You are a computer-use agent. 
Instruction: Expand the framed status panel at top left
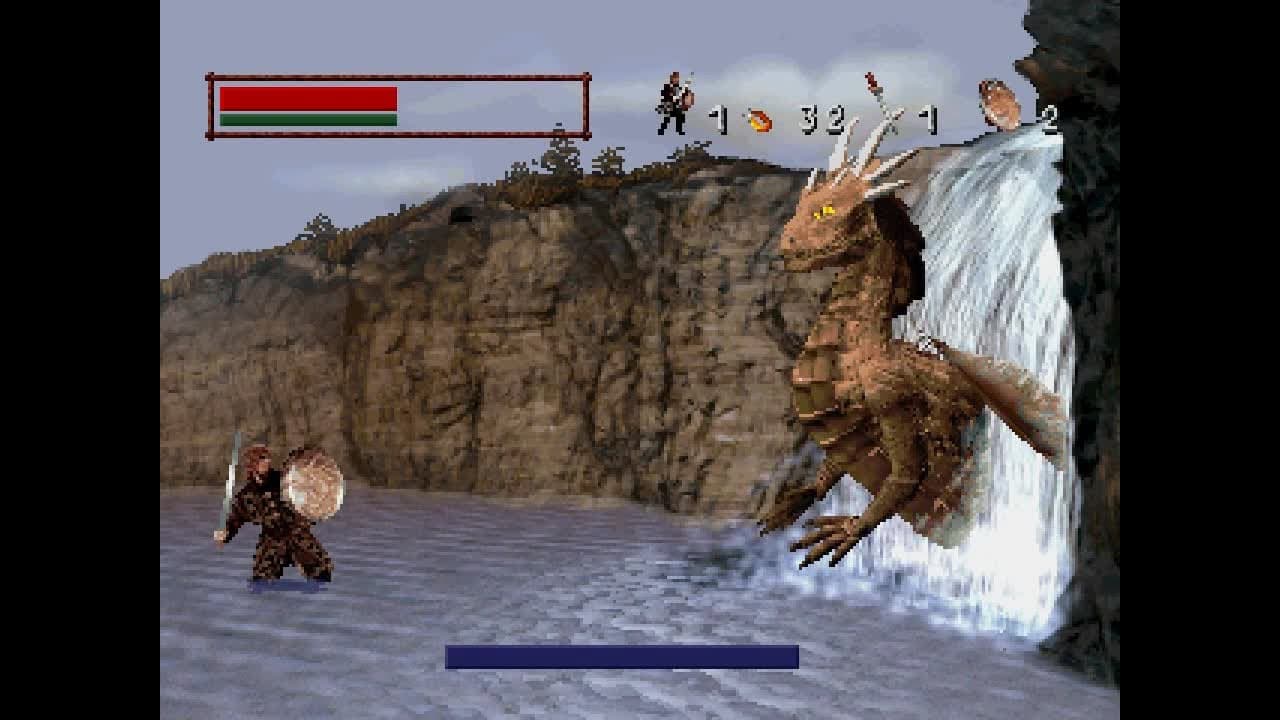click(393, 107)
